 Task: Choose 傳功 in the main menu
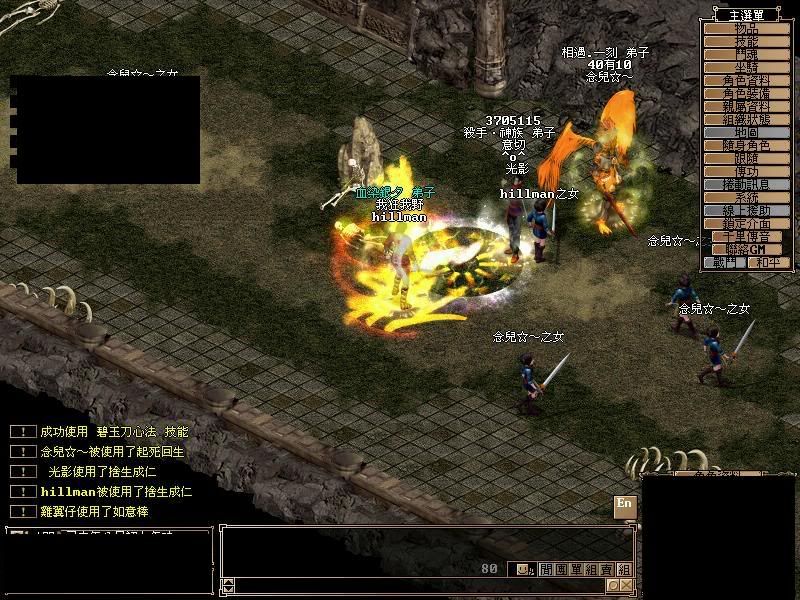[x=746, y=171]
